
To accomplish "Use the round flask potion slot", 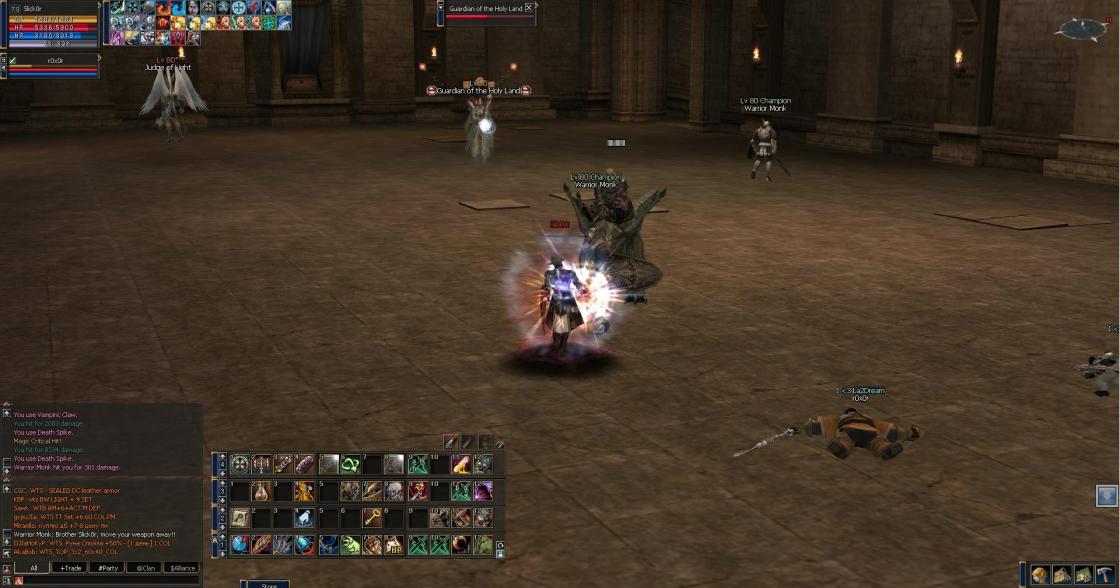I will coord(262,491).
